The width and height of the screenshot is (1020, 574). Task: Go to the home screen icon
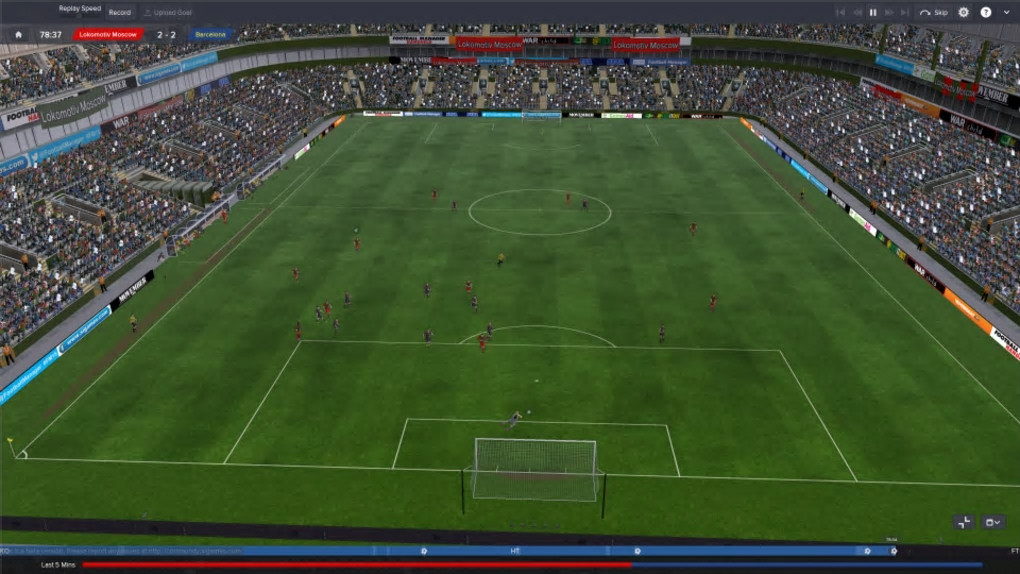pos(17,34)
